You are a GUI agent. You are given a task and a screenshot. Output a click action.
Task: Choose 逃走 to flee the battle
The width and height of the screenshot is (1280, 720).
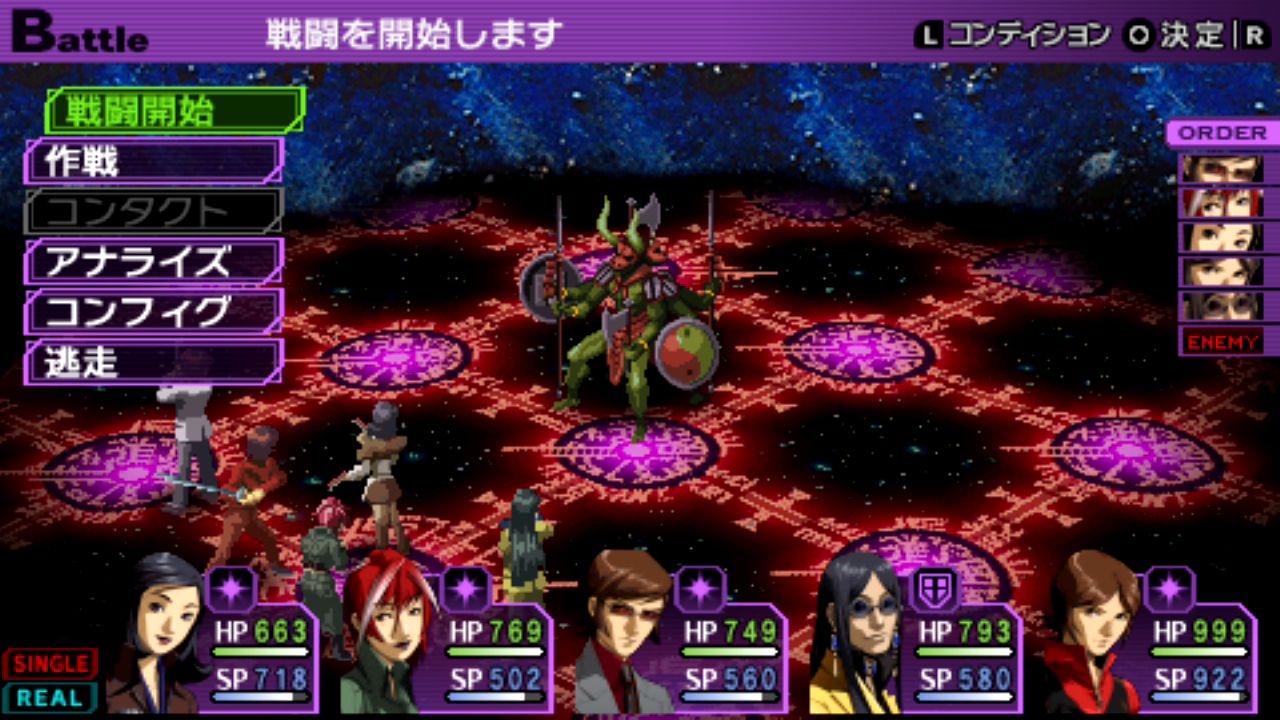(x=154, y=362)
